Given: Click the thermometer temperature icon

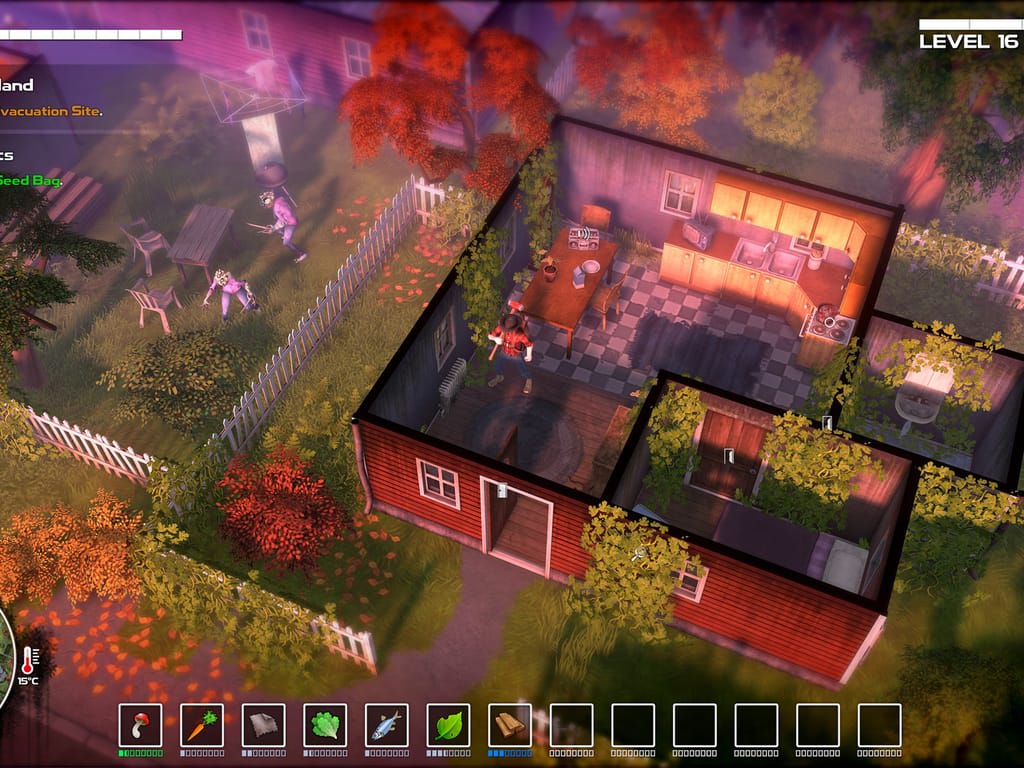Looking at the screenshot, I should (x=29, y=660).
